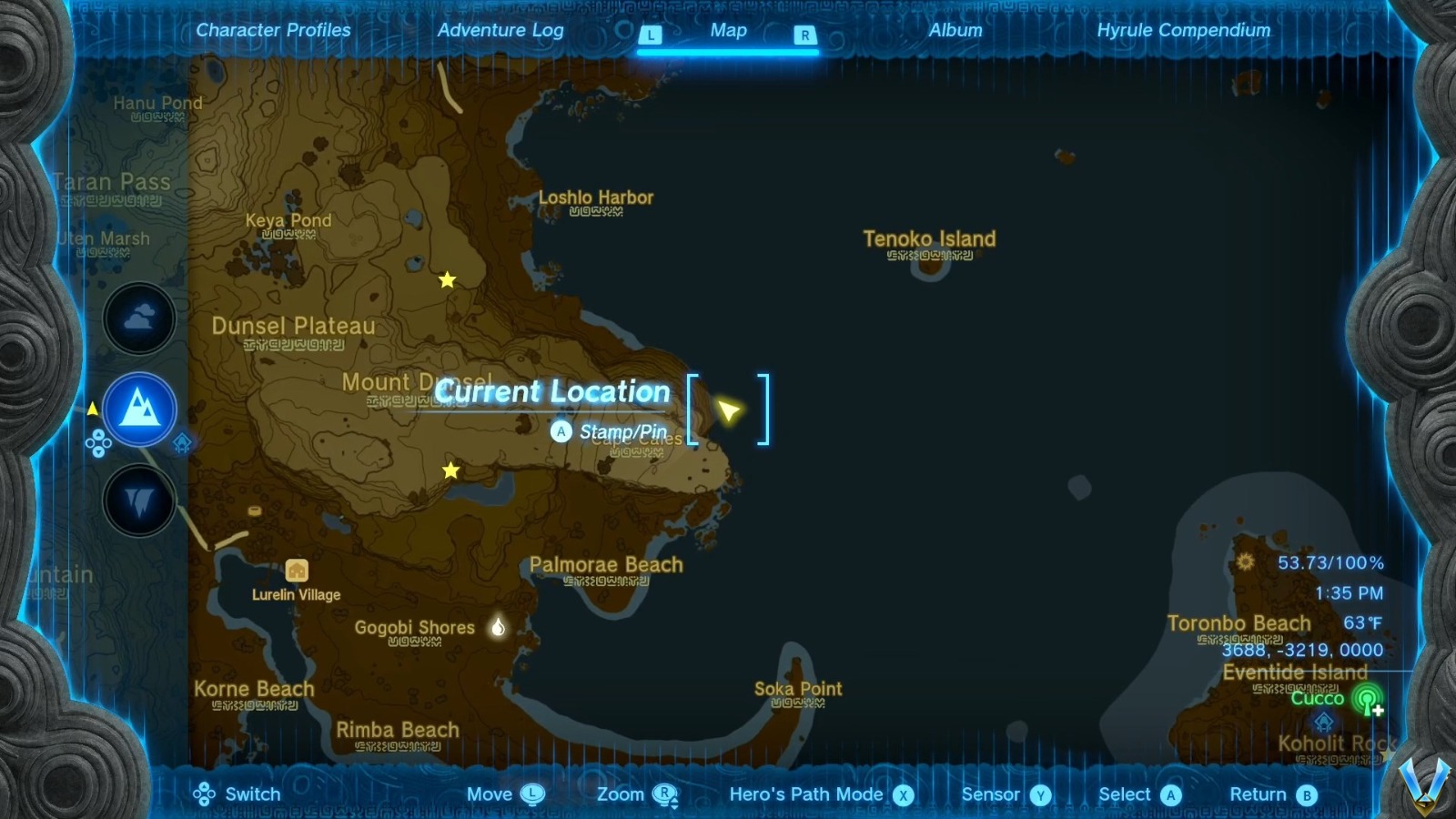
Task: Select the green Cucco sensor target icon
Action: point(1367,701)
